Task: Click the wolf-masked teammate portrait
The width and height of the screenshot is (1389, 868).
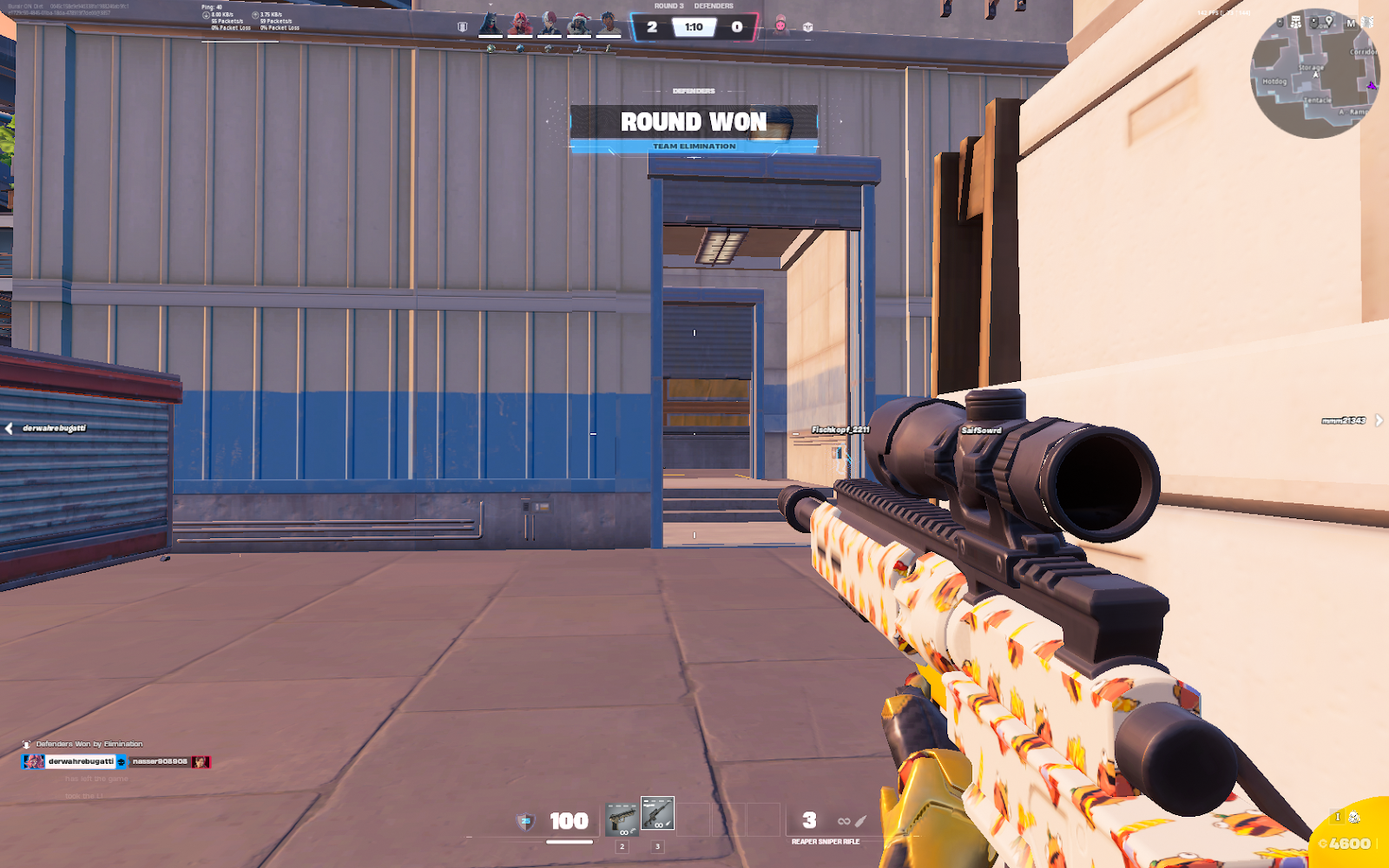Action: click(491, 23)
